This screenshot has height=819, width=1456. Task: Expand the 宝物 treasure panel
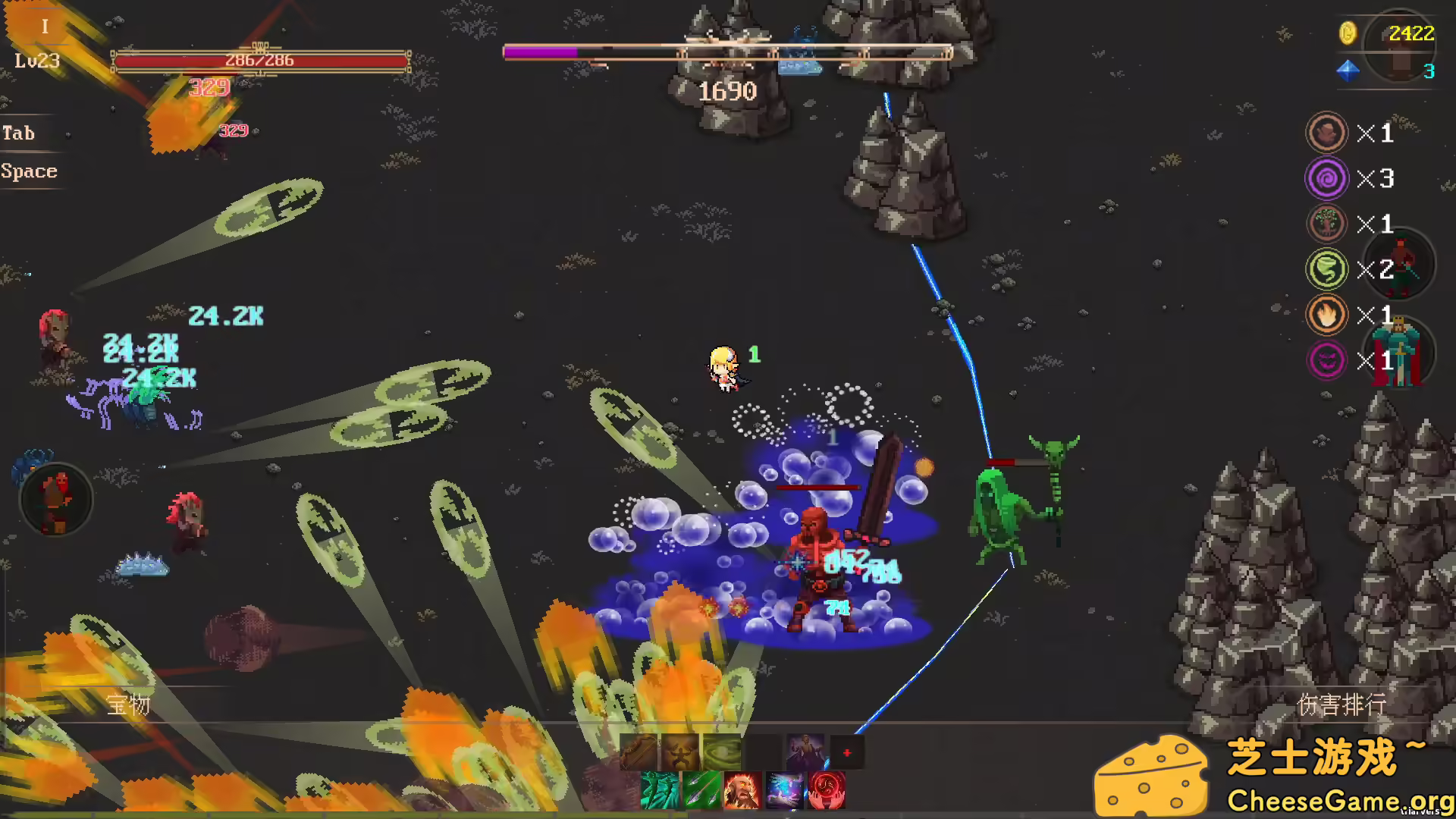click(129, 705)
